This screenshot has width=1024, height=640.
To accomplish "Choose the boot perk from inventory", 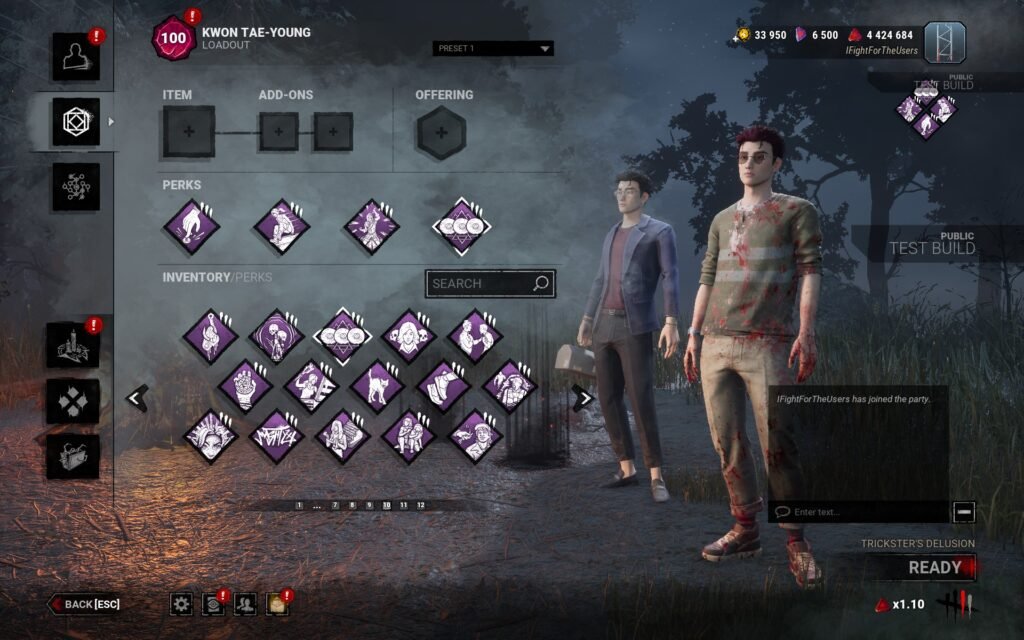I will (443, 387).
